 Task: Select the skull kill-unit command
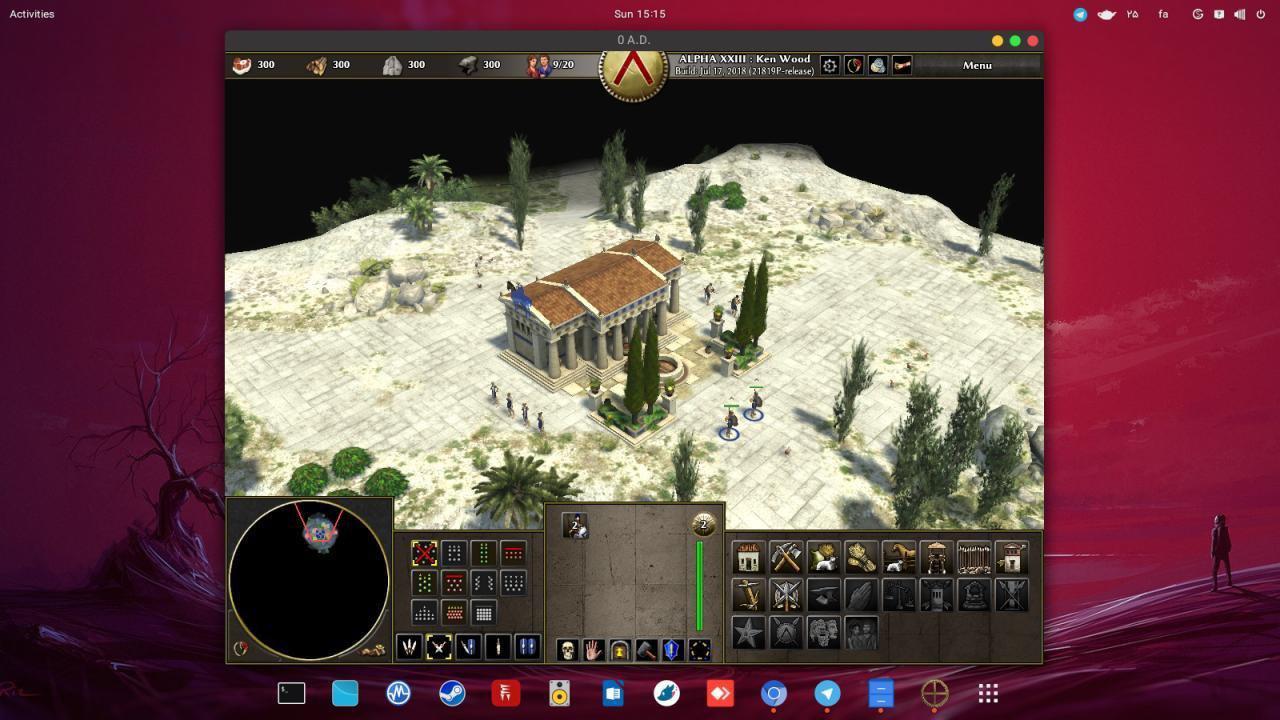[567, 650]
